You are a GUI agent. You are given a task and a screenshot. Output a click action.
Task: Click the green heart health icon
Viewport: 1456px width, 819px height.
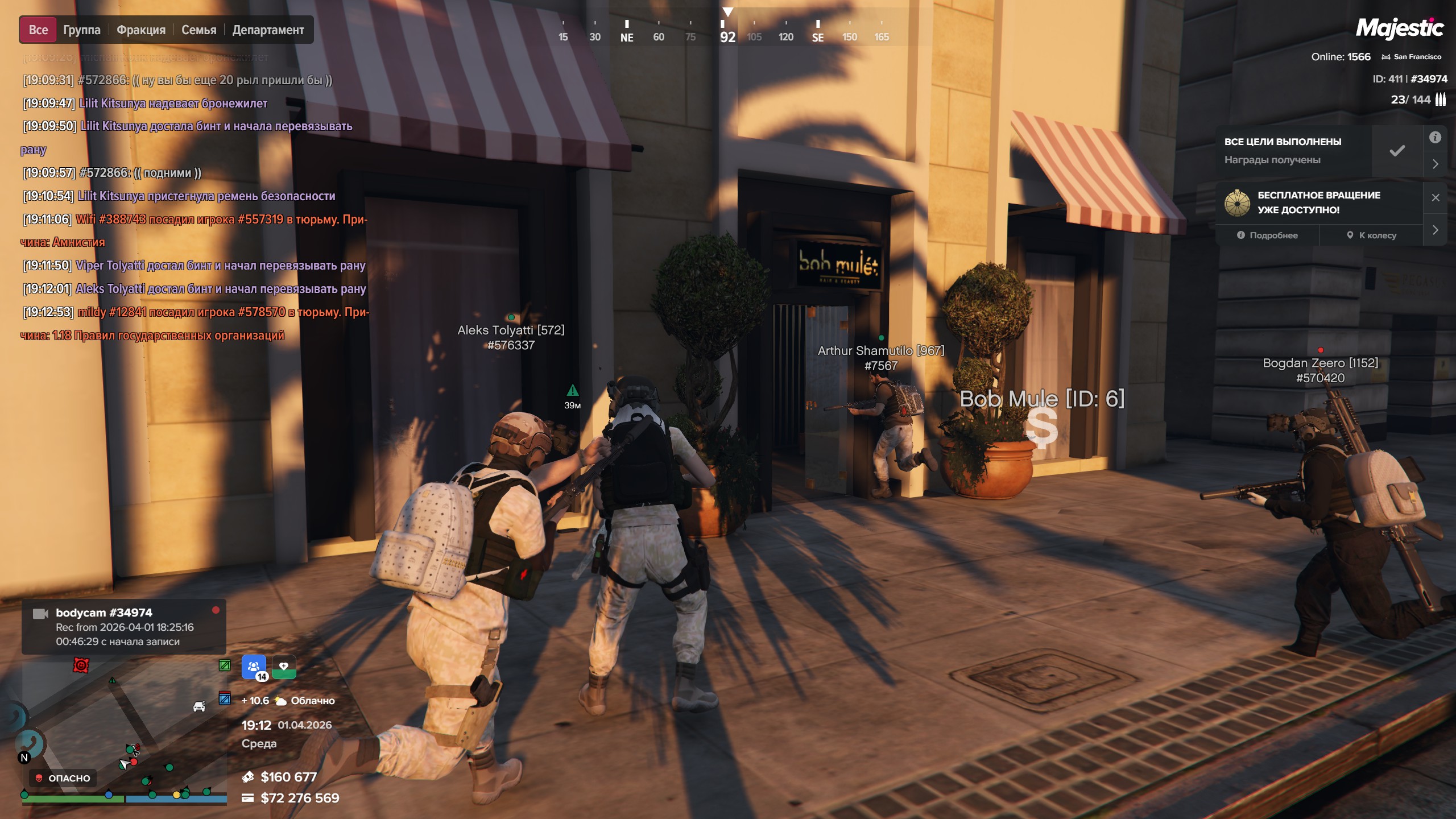coord(284,667)
